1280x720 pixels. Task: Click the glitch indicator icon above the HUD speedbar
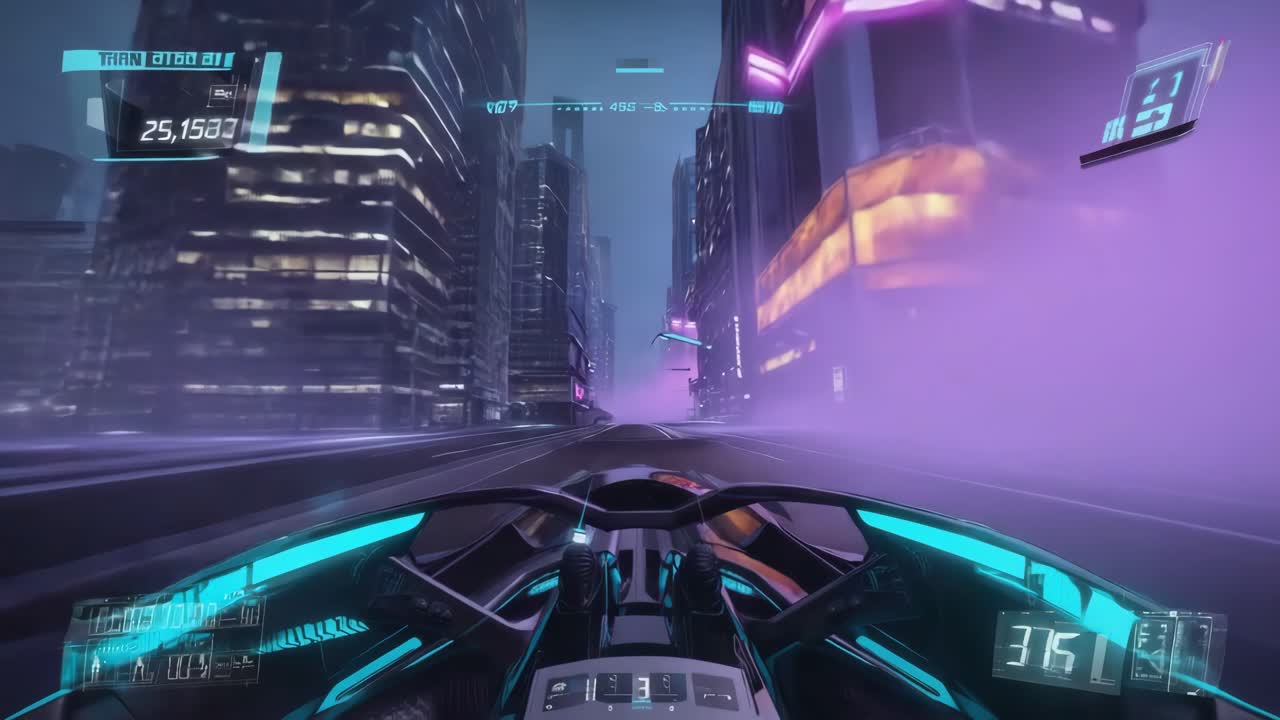click(x=634, y=60)
